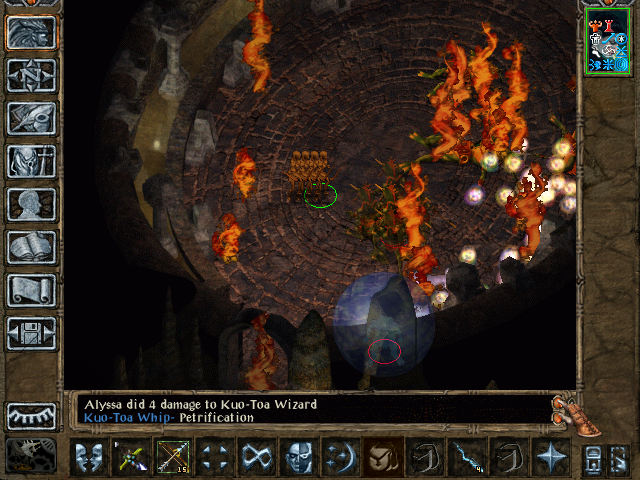The height and width of the screenshot is (480, 640).
Task: Select the bow with 15 arrows slot
Action: [x=171, y=458]
